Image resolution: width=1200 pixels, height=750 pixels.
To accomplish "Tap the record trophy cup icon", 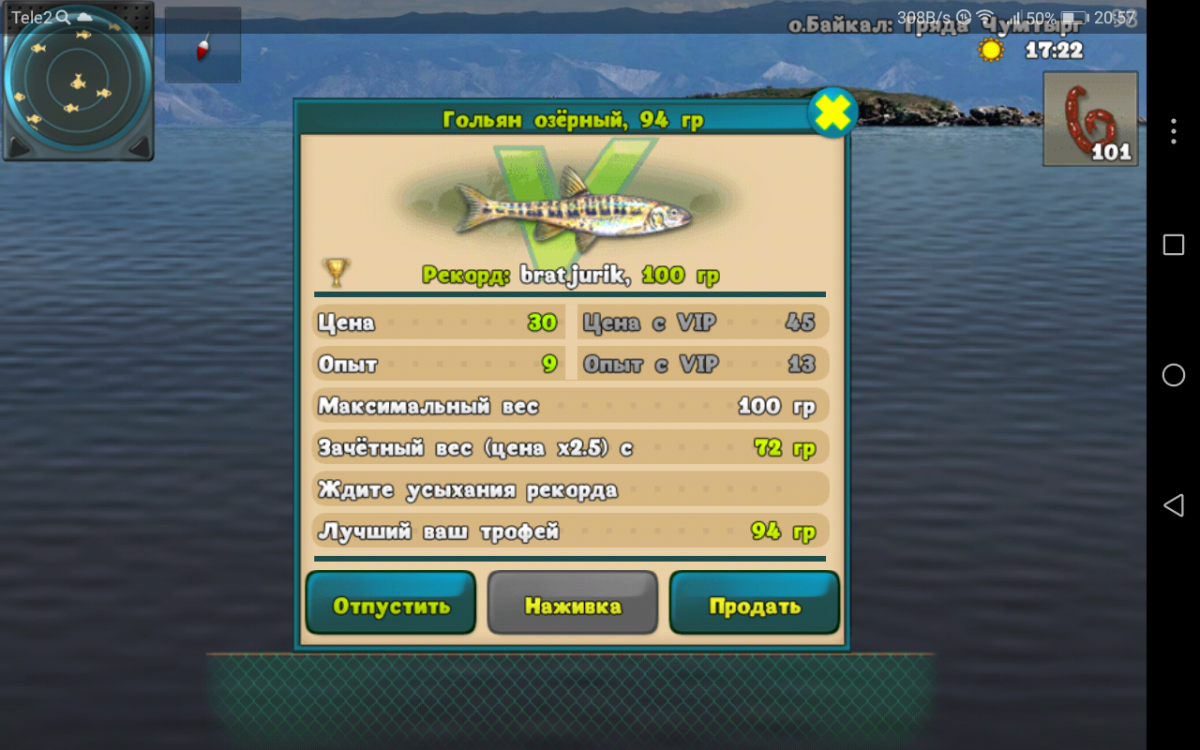I will coord(335,271).
